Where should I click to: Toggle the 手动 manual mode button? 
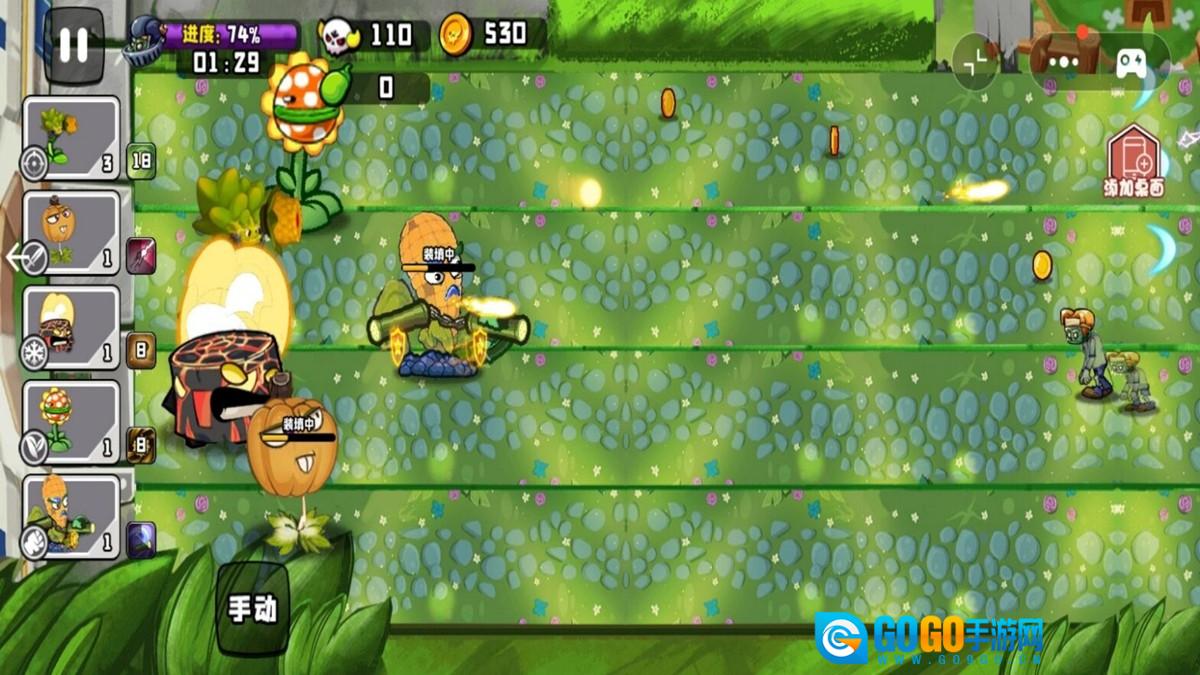pos(252,609)
